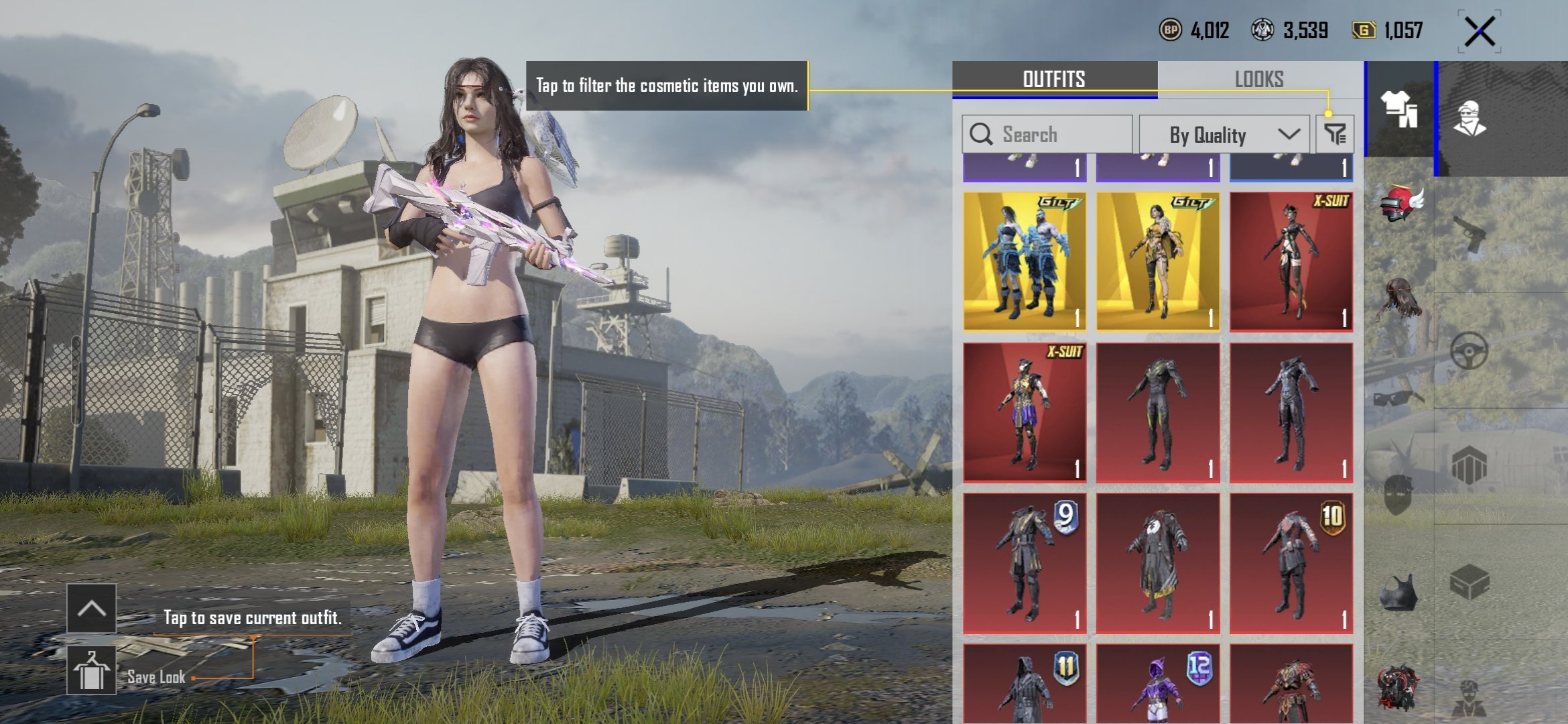This screenshot has width=1568, height=724.
Task: Save the current look
Action: (x=91, y=672)
